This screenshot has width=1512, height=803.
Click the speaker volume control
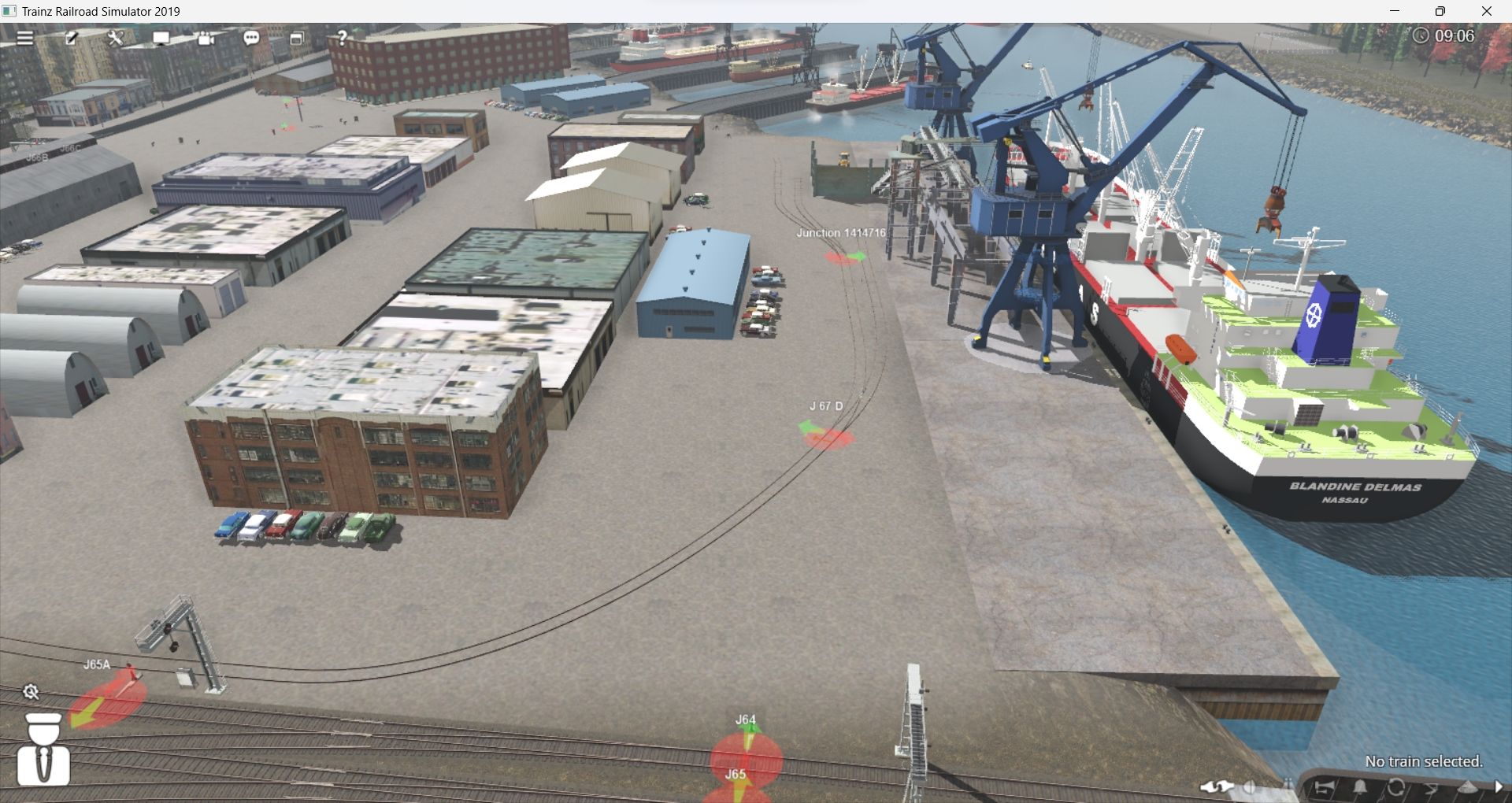pos(1251,786)
